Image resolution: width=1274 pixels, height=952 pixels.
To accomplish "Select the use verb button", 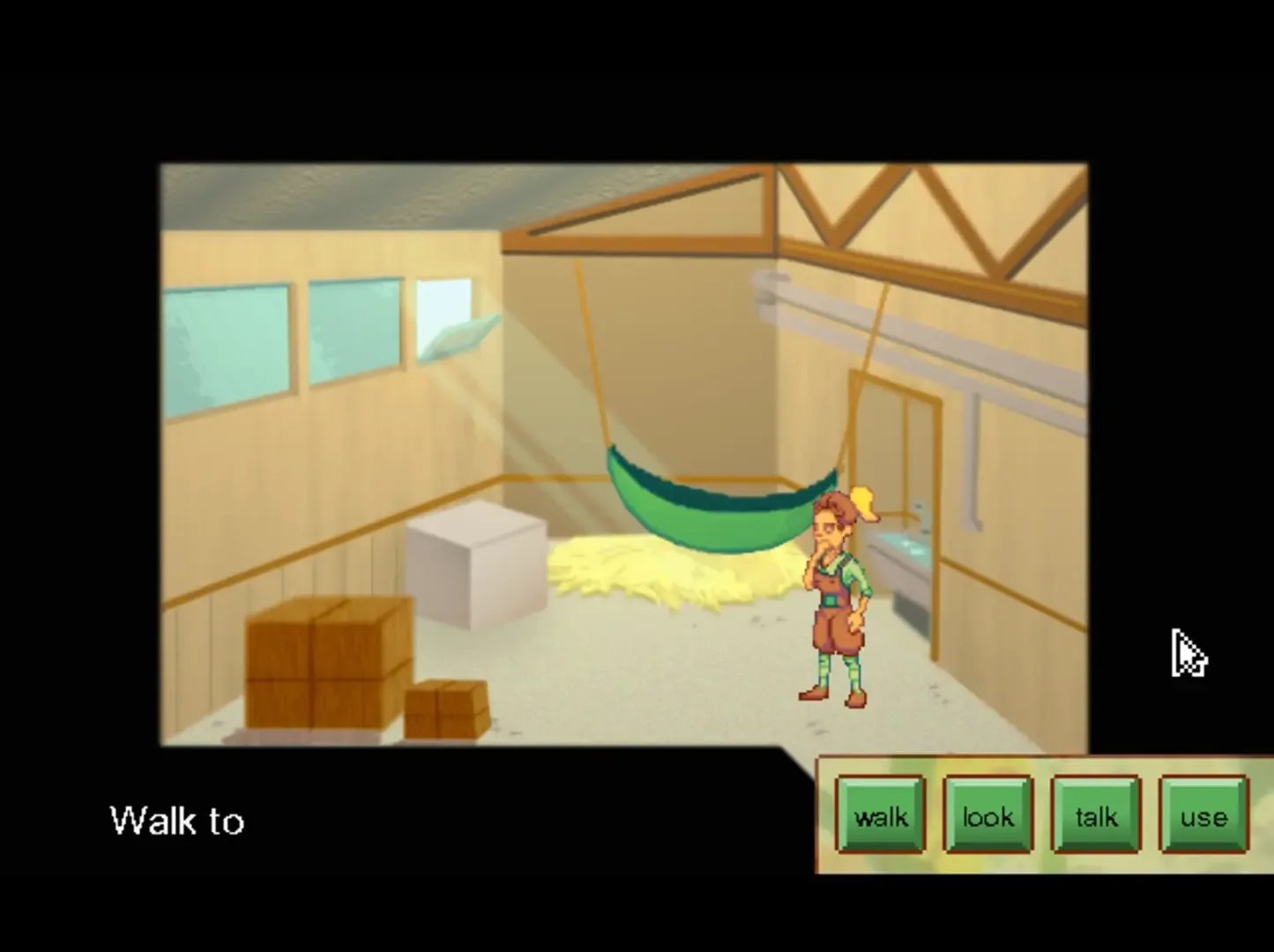I will coord(1203,816).
